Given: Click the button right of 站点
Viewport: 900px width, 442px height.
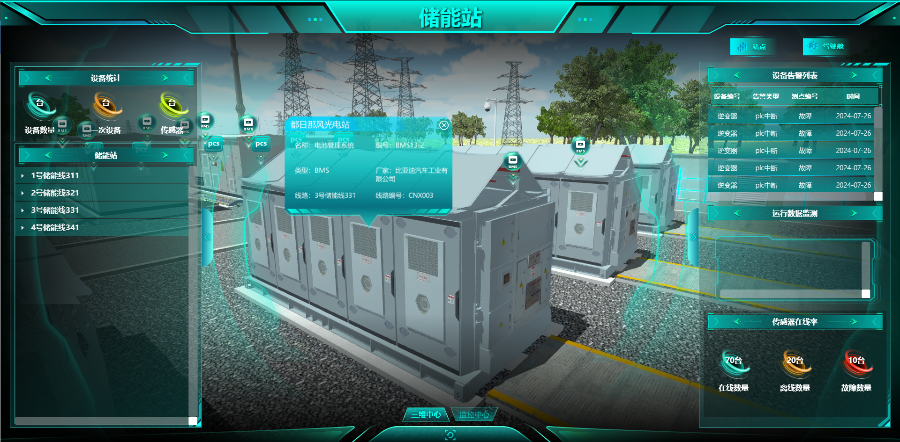Looking at the screenshot, I should (824, 46).
